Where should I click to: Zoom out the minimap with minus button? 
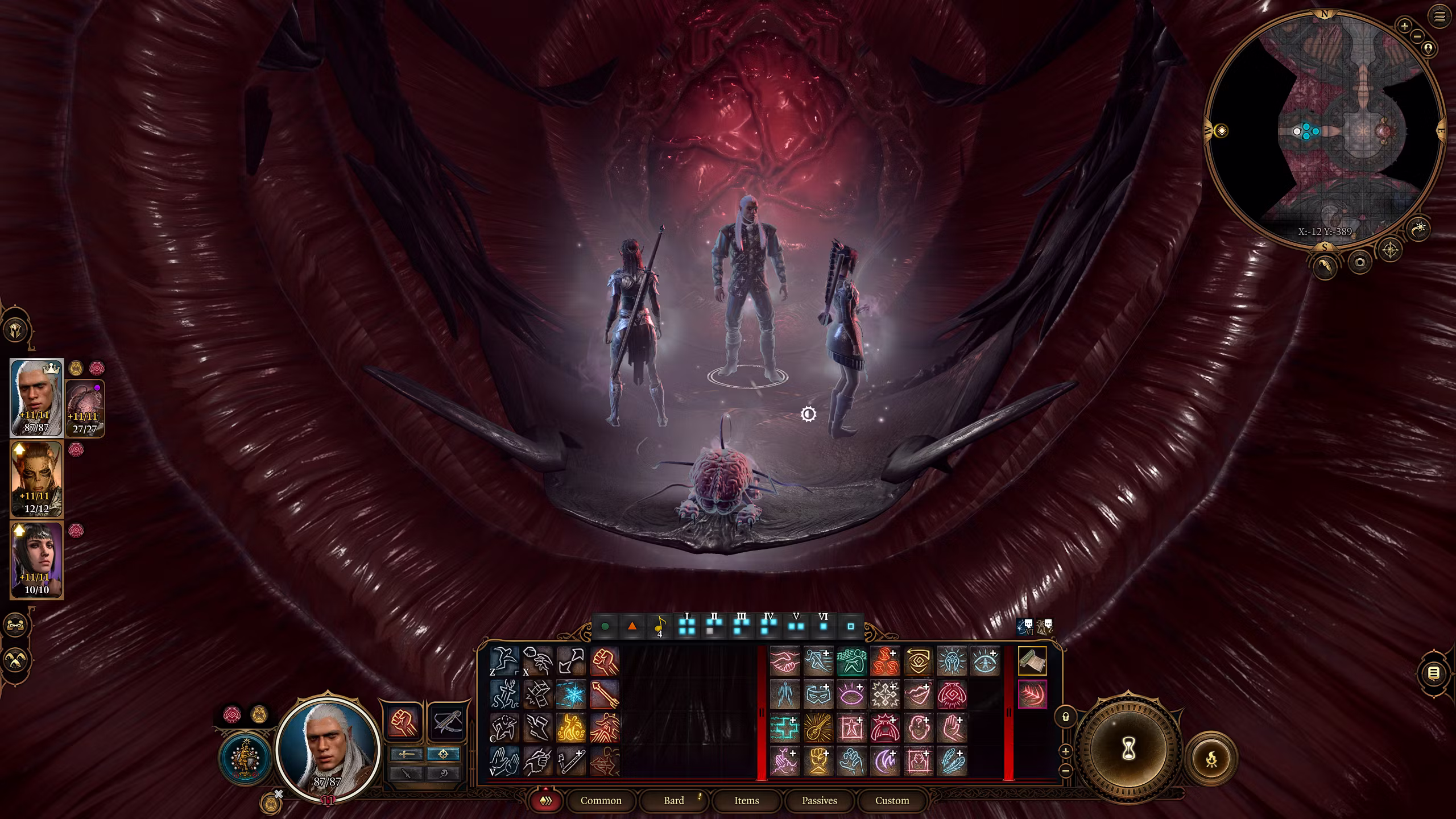click(1417, 36)
